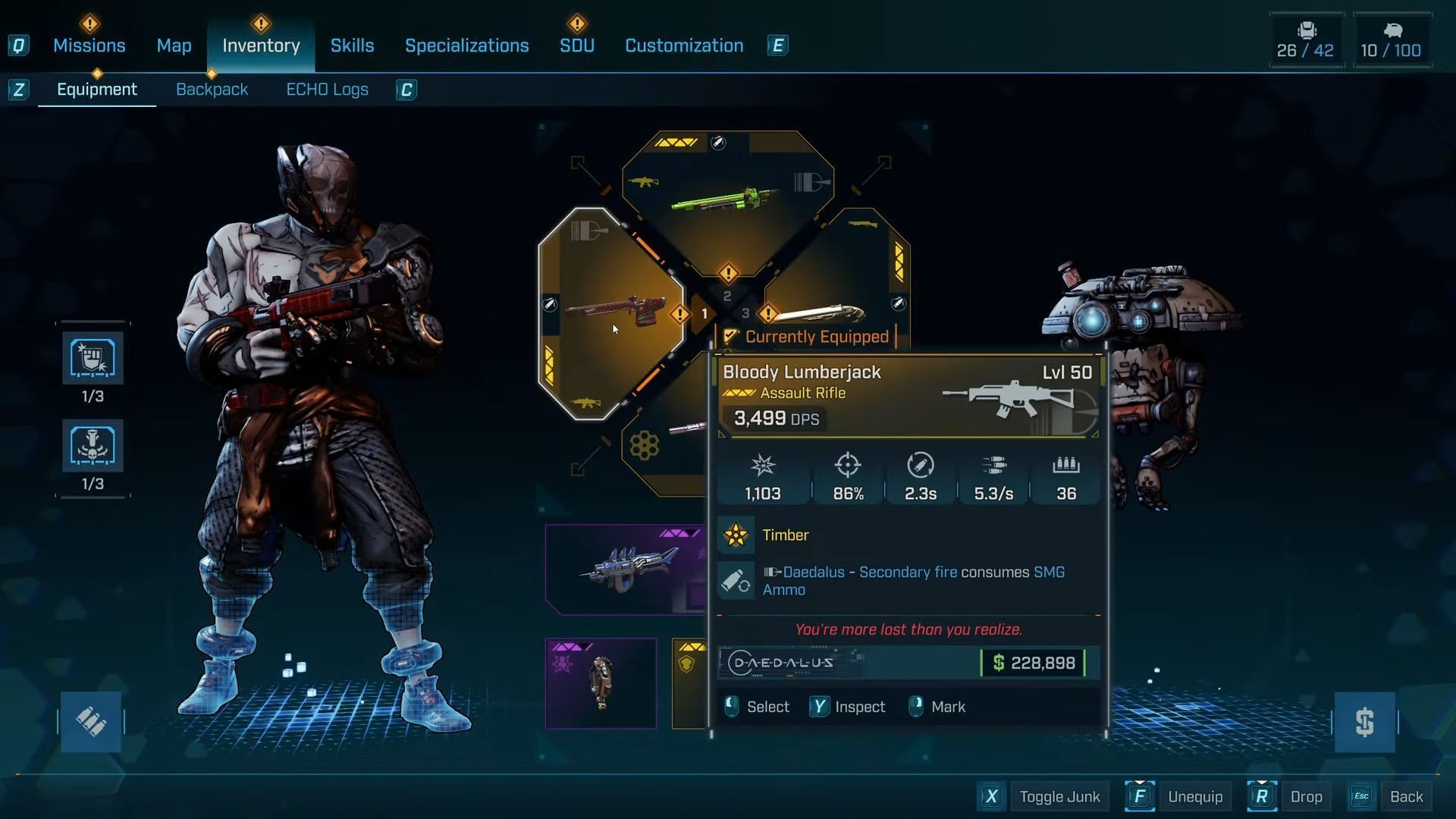
Task: Show the SDU tab
Action: tap(576, 45)
